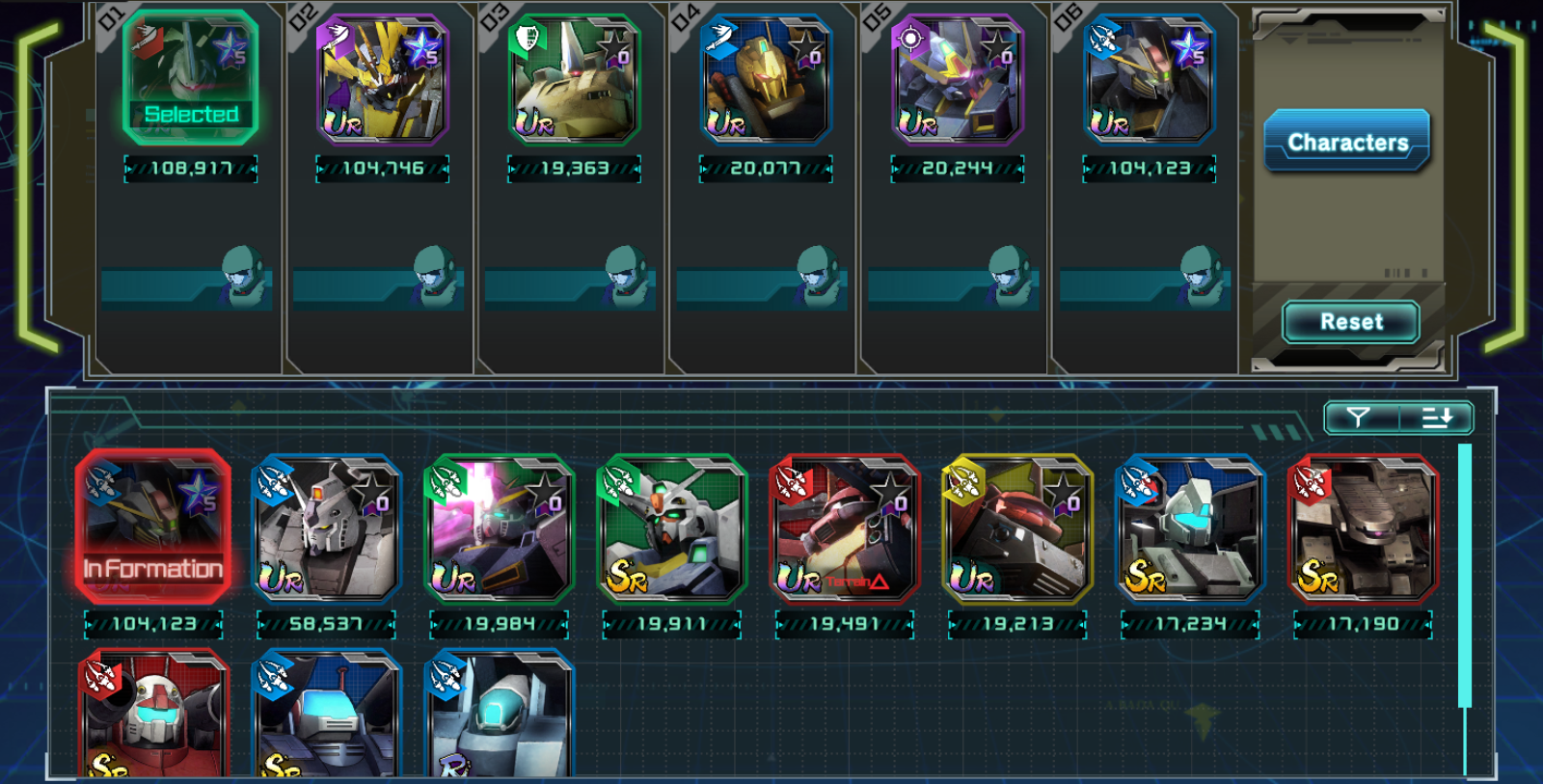
Task: Click the power value field showing 104,746
Action: click(x=382, y=168)
